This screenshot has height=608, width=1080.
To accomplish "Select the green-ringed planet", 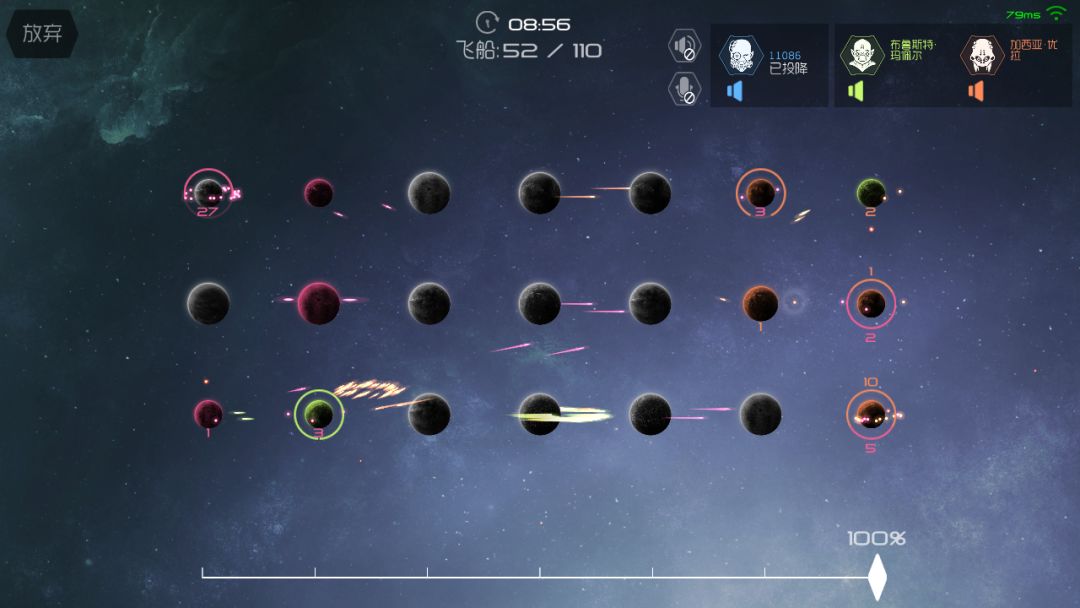I will click(x=319, y=414).
